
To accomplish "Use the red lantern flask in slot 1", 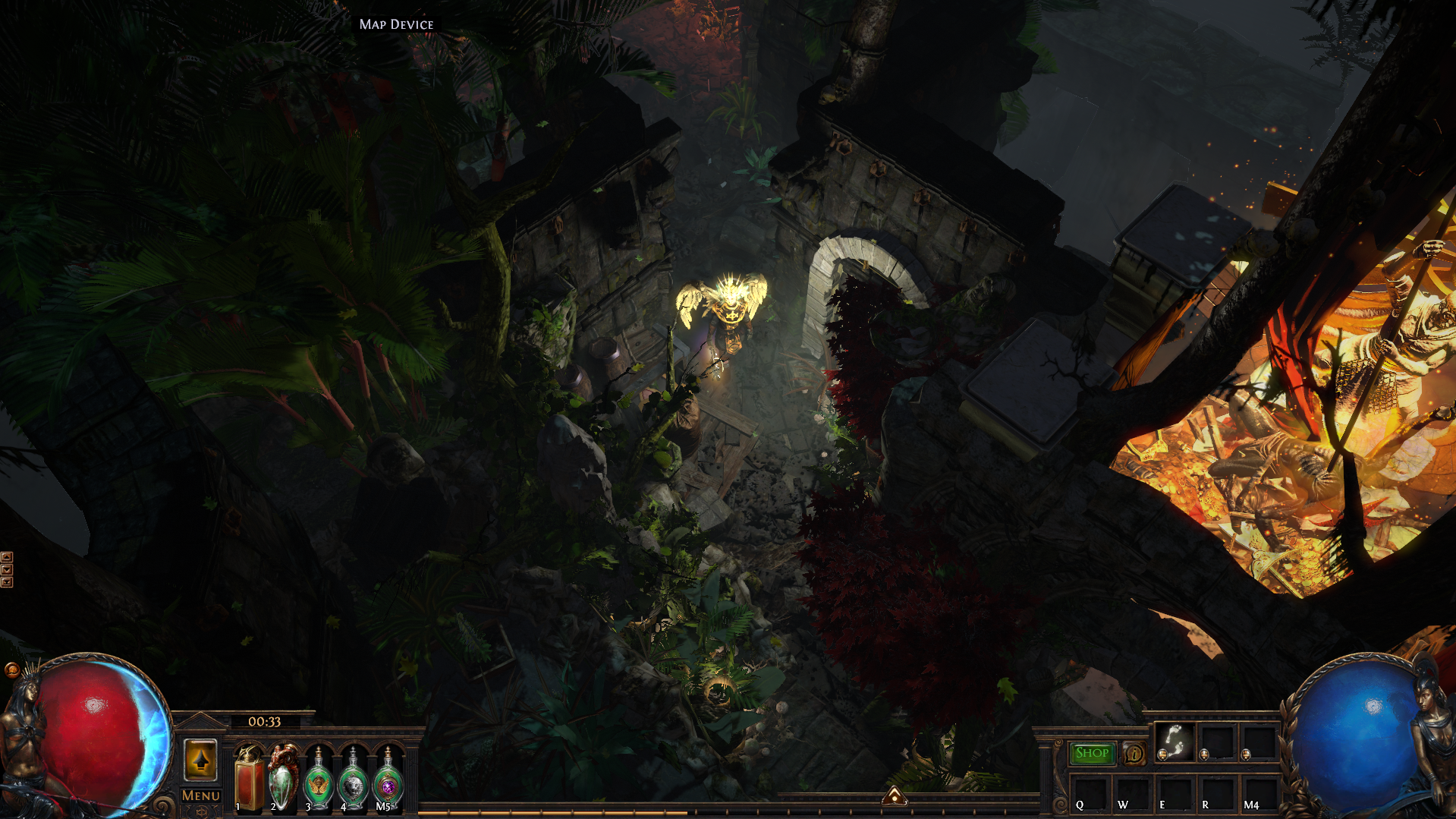I will point(249,779).
